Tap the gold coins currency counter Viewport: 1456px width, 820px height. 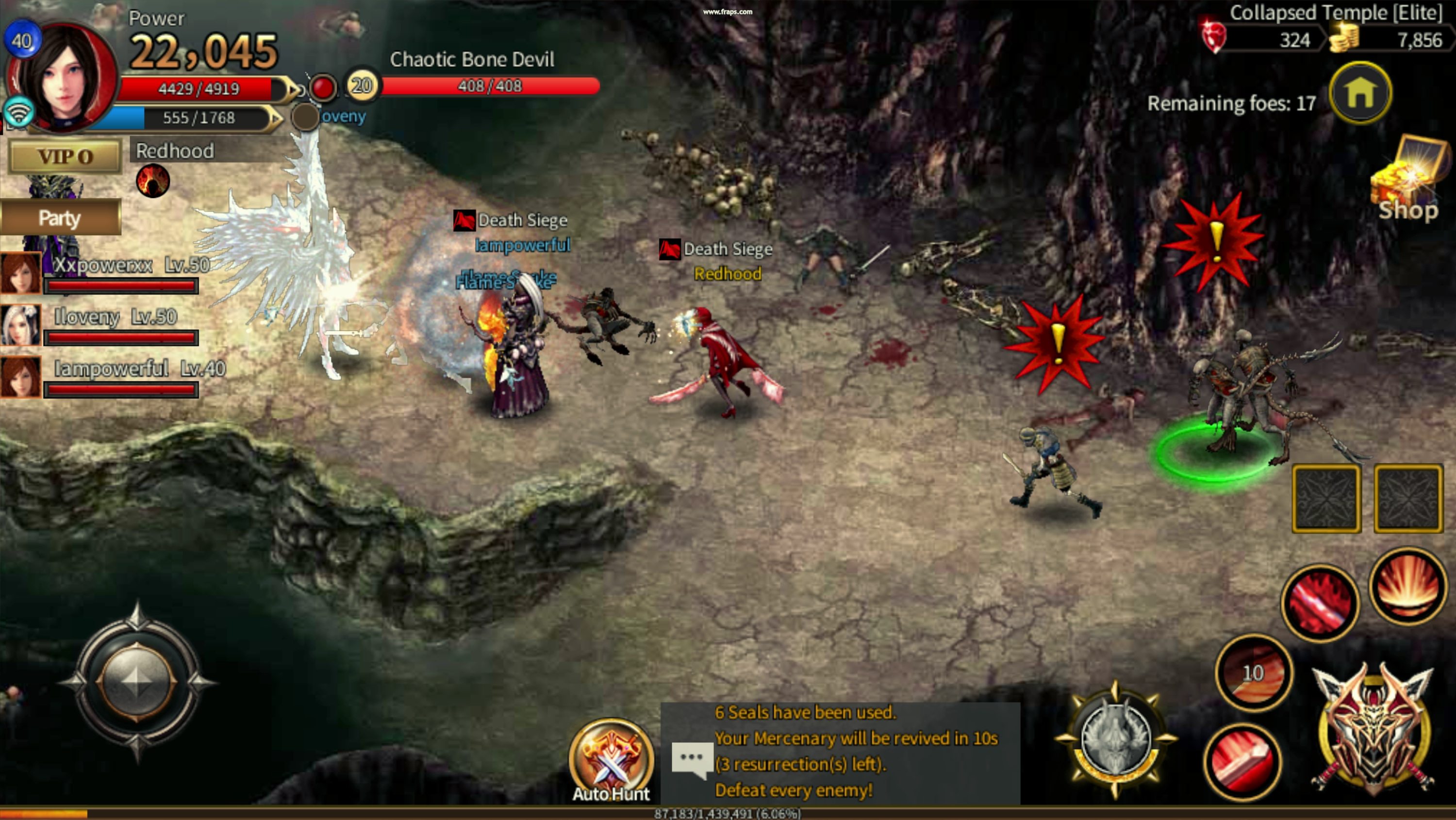pyautogui.click(x=1390, y=40)
